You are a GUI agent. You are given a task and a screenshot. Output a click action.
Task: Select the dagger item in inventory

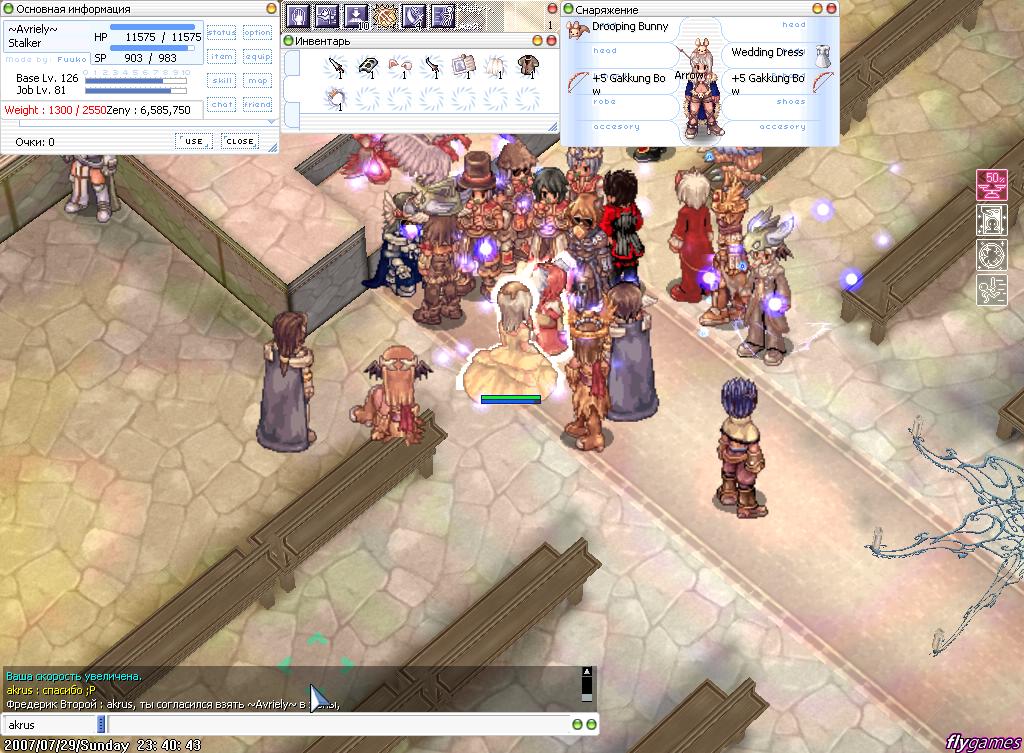pos(337,67)
